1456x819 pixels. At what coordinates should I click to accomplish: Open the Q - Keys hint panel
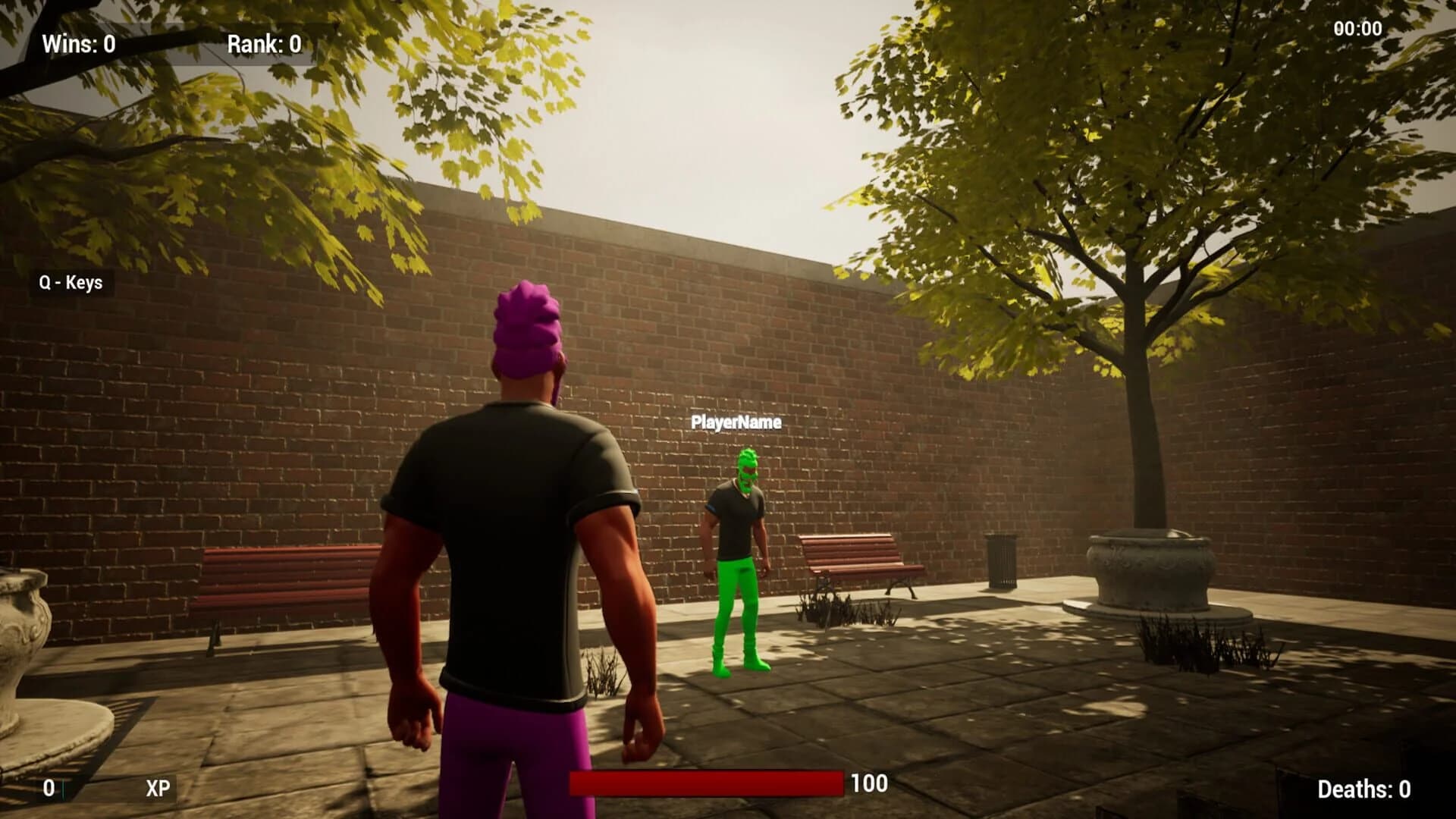(x=71, y=282)
